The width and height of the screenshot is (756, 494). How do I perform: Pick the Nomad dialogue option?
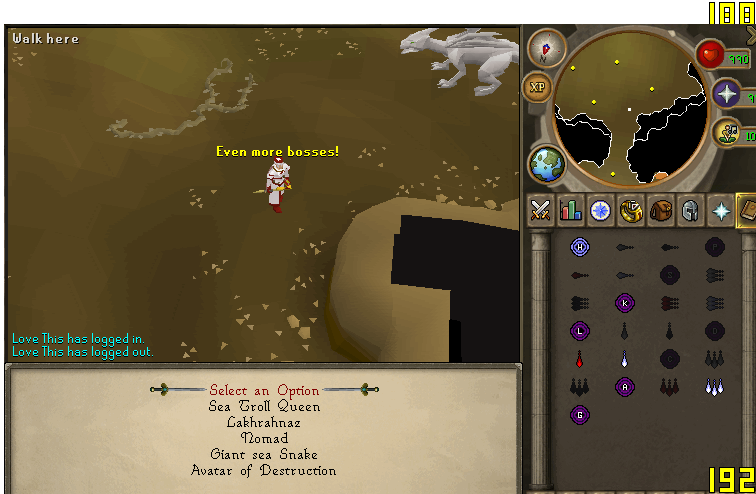(264, 438)
